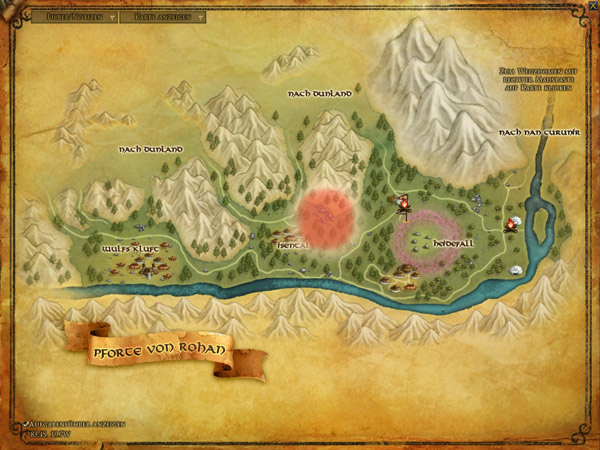Follow the Nach Nan Curunír map link
The image size is (600, 450).
[534, 132]
